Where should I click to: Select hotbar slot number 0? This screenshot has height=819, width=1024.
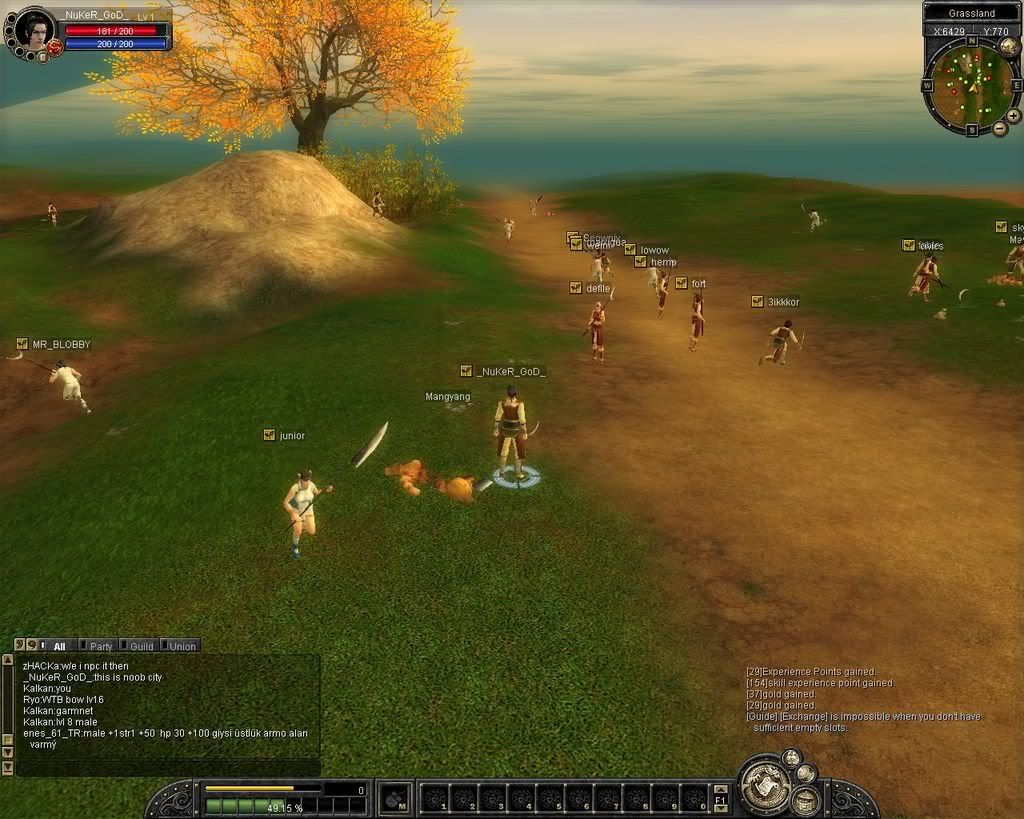coord(694,798)
